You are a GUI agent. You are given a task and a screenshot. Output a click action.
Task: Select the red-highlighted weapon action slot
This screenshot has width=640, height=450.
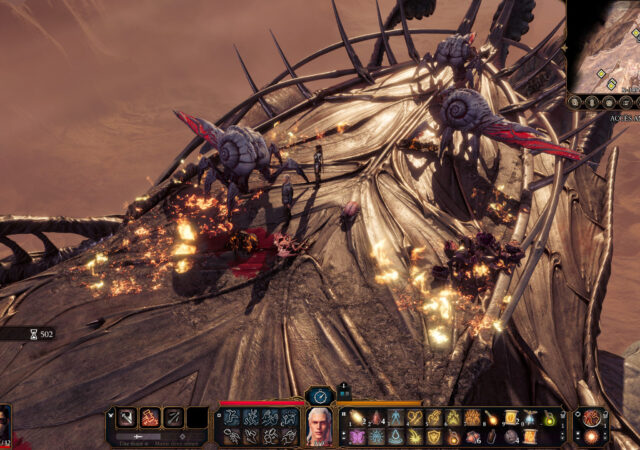(150, 418)
